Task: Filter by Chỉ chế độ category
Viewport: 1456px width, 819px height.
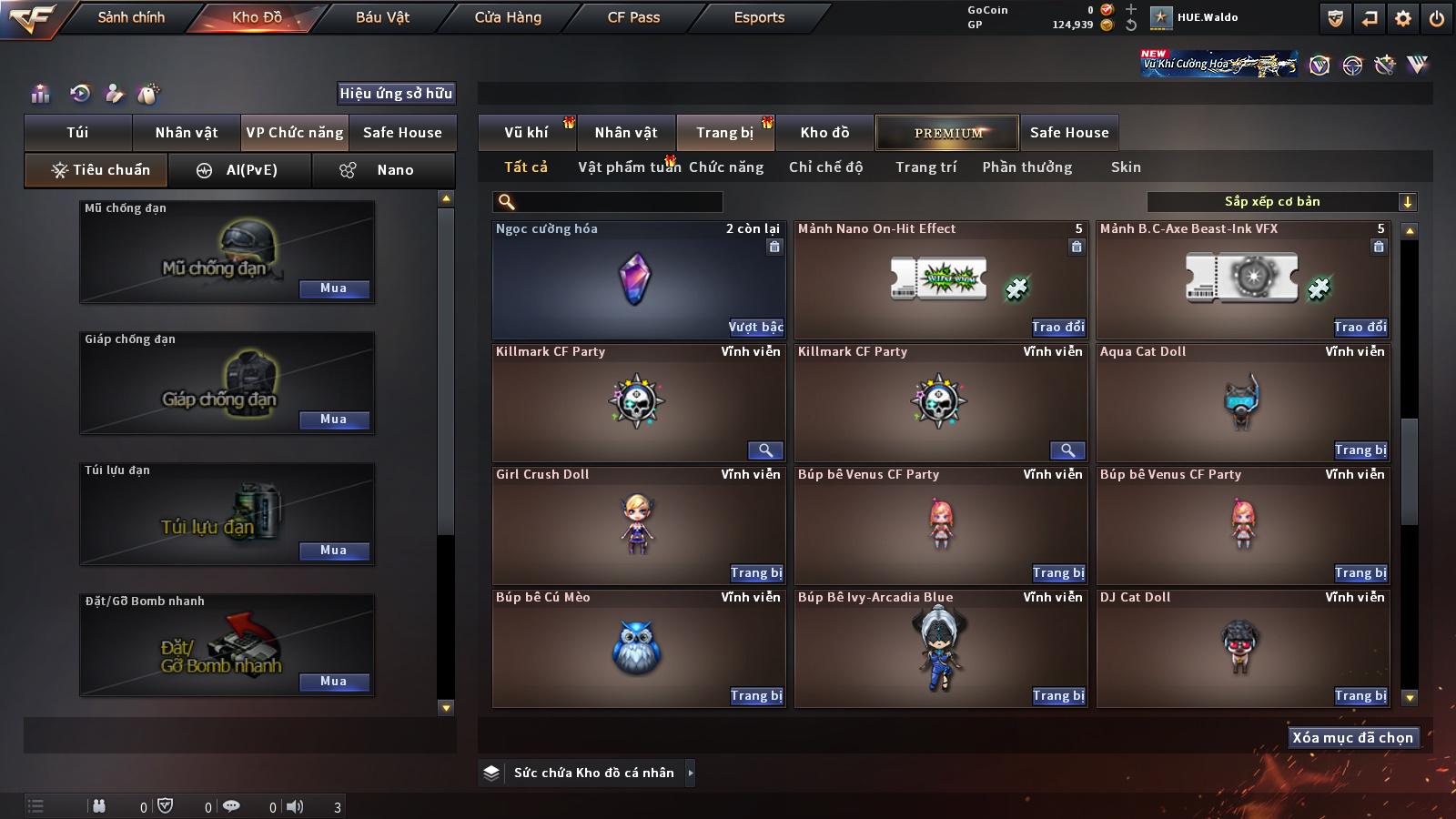Action: (x=825, y=167)
